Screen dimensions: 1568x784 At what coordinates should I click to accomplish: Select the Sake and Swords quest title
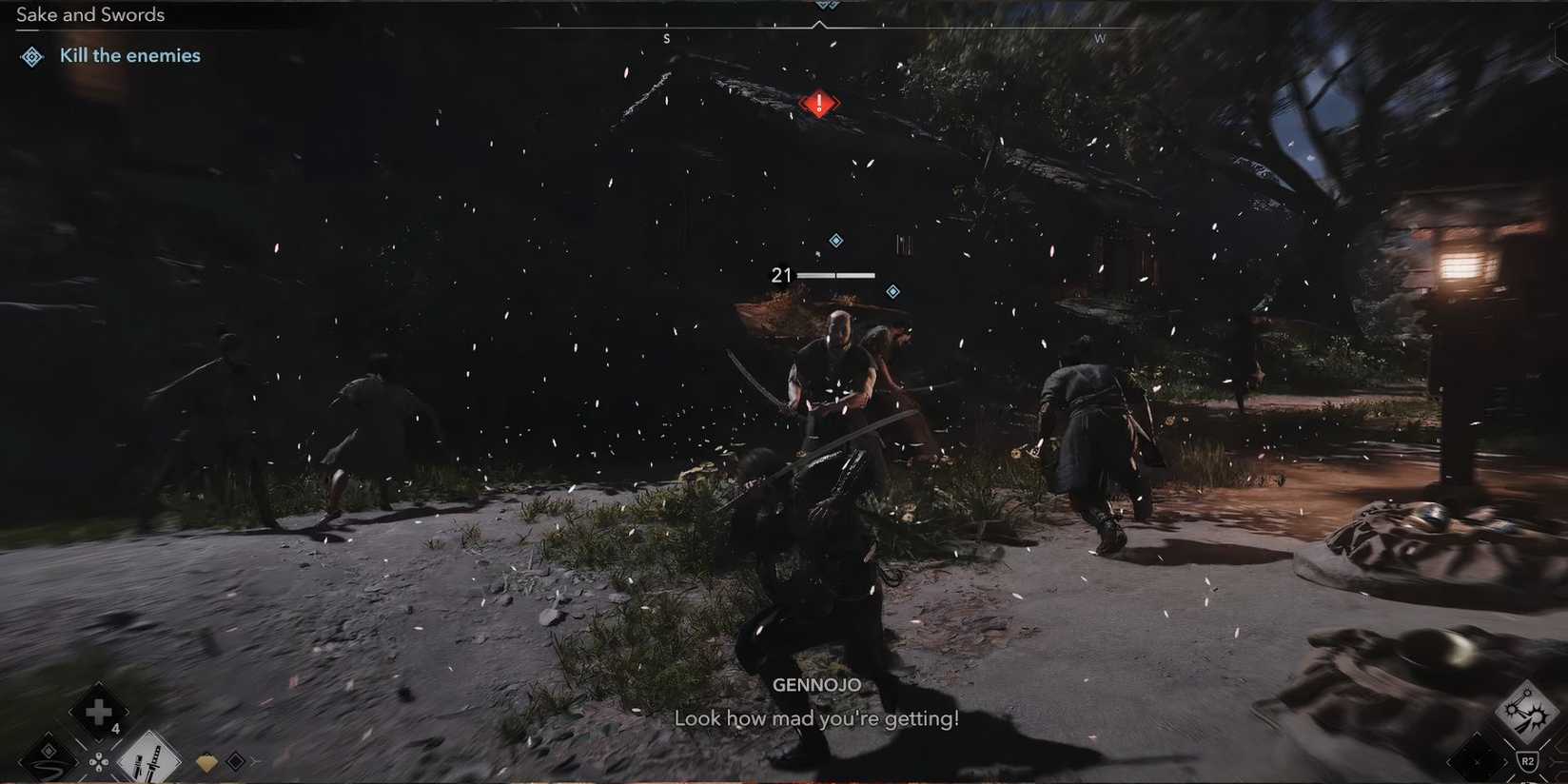89,14
